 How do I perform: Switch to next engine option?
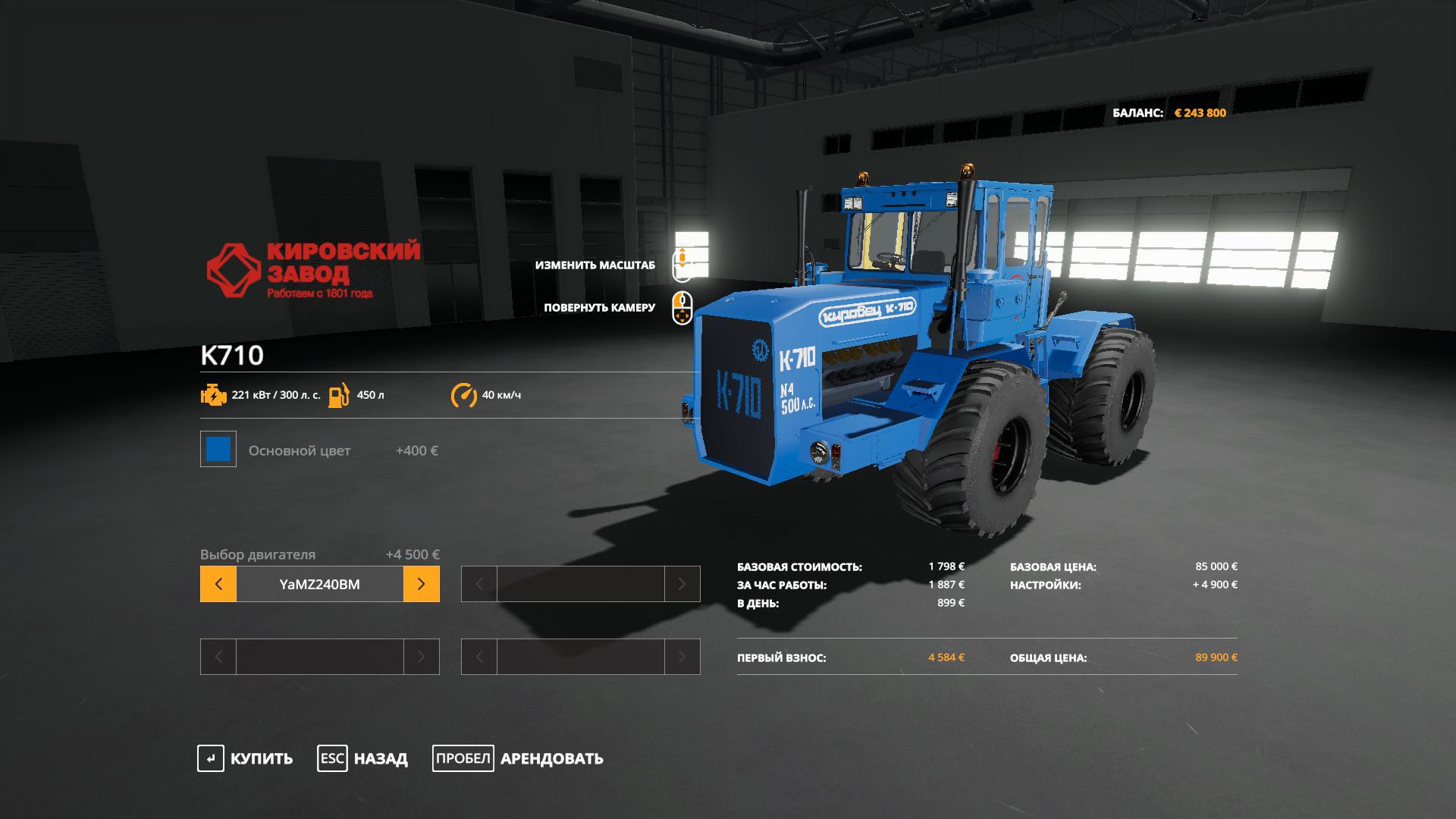421,584
